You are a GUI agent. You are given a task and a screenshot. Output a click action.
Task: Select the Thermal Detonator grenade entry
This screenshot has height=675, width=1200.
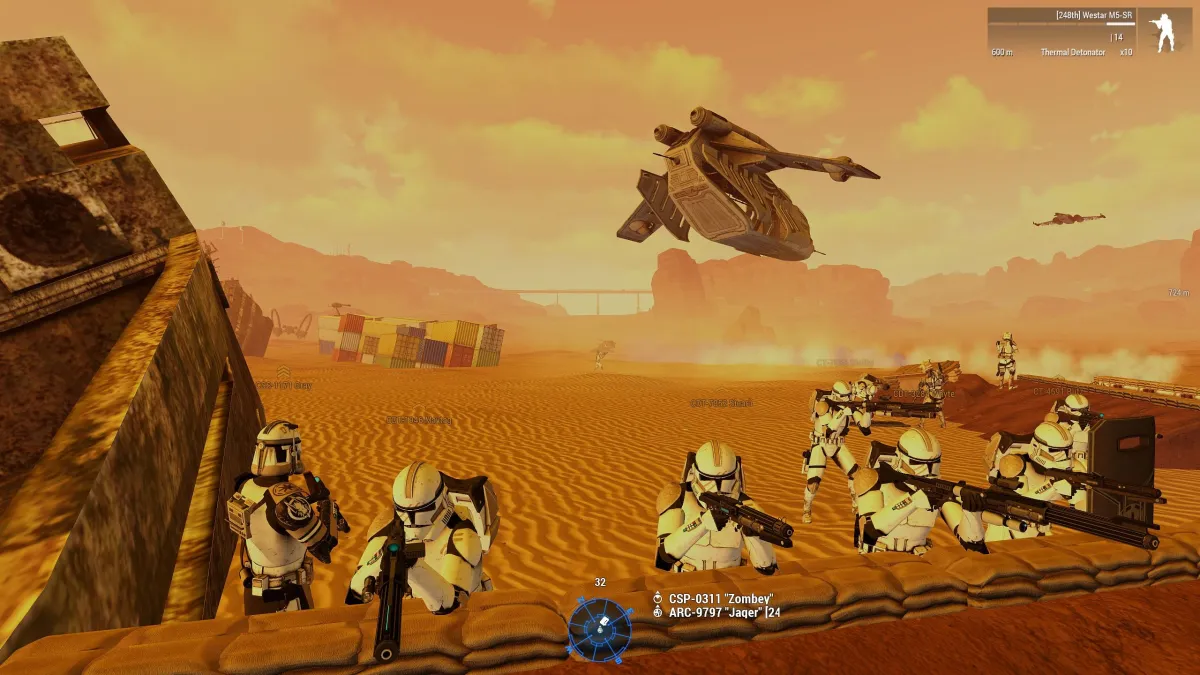point(1072,52)
